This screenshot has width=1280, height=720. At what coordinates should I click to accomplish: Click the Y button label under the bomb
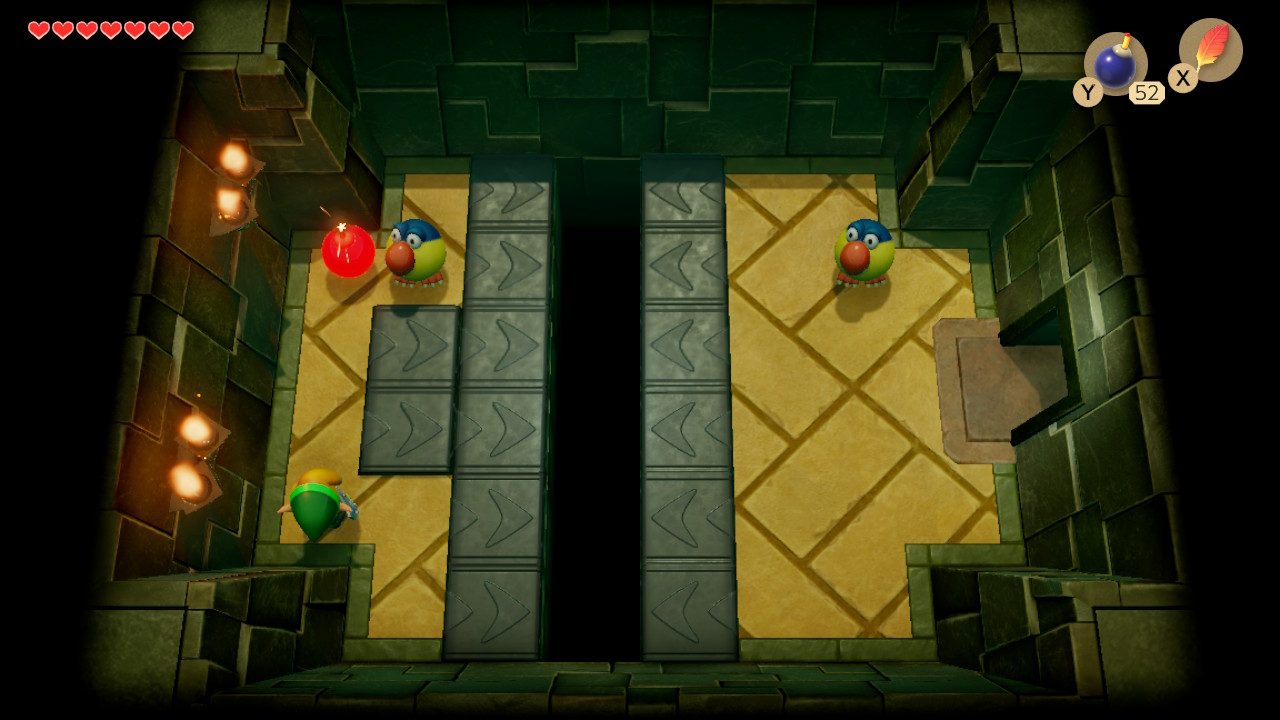[1086, 92]
